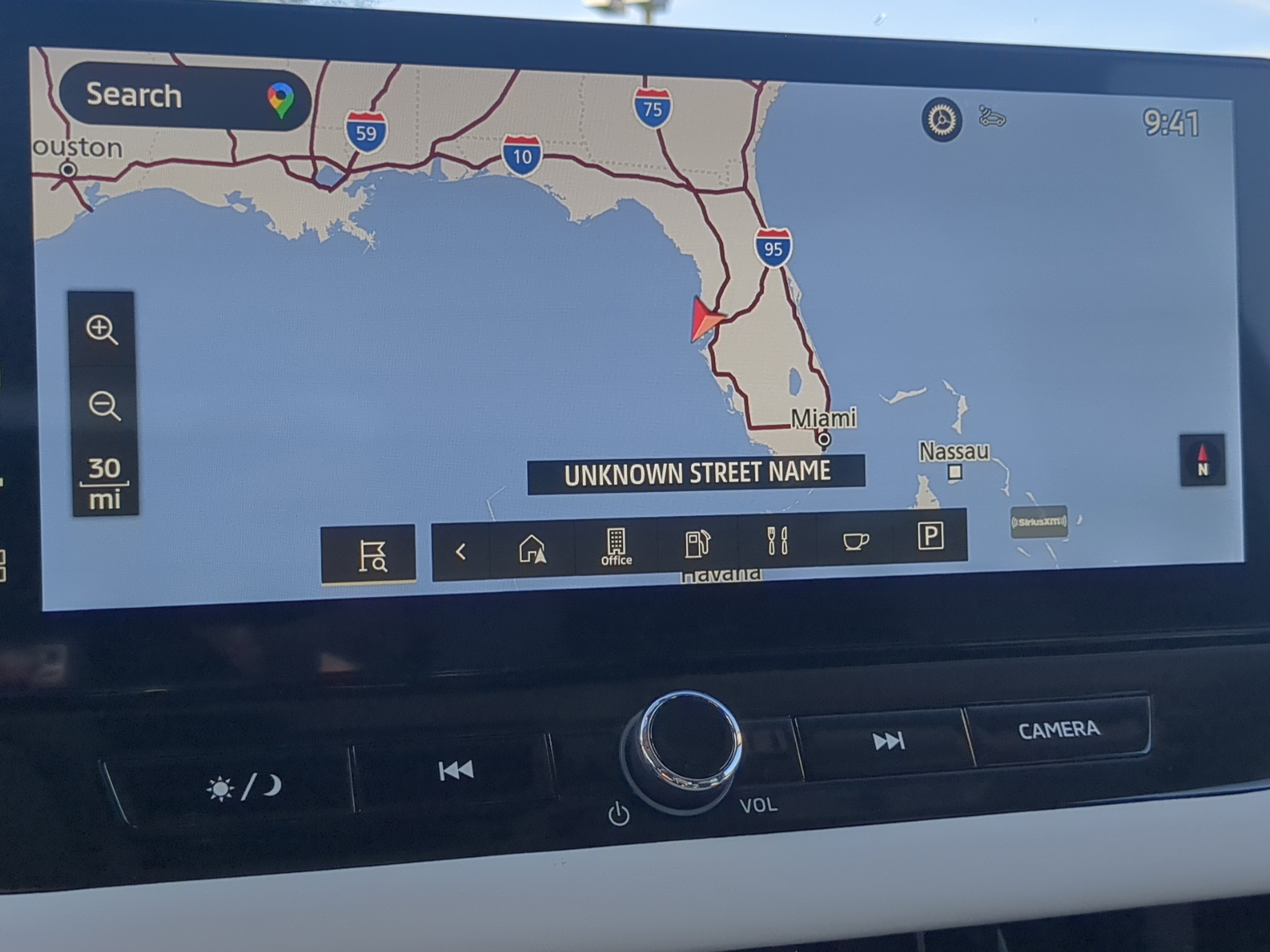The width and height of the screenshot is (1270, 952).
Task: Tap the north compass indicator
Action: click(x=1202, y=461)
